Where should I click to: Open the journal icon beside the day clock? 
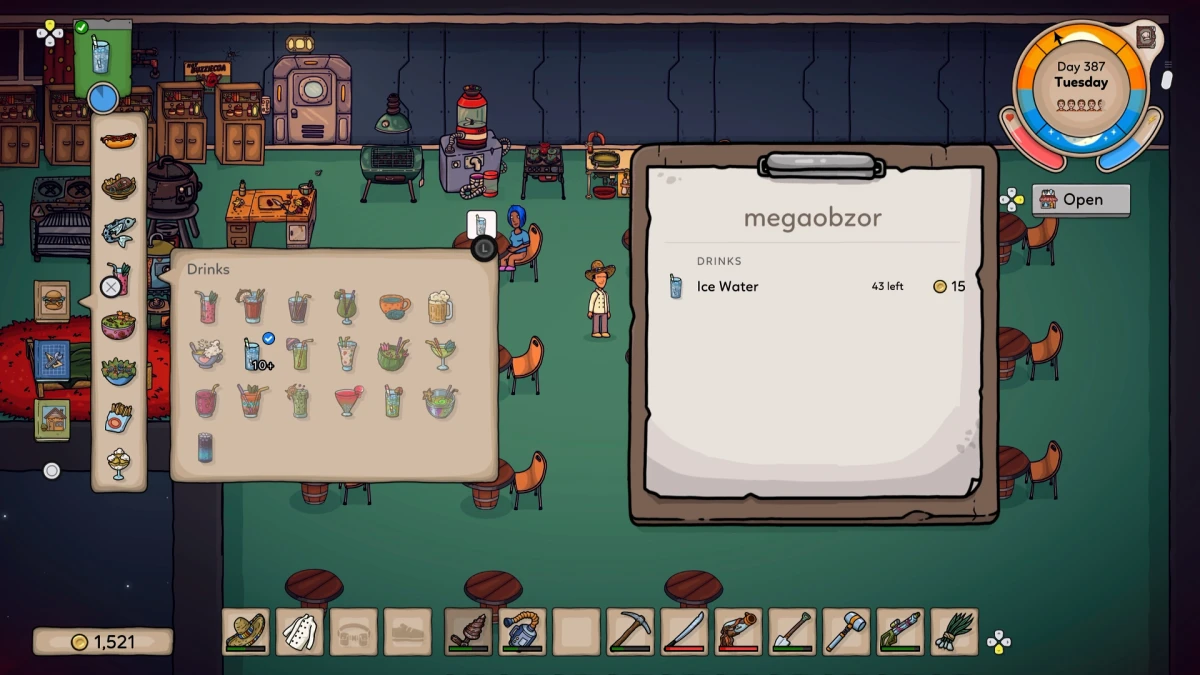coord(1147,38)
